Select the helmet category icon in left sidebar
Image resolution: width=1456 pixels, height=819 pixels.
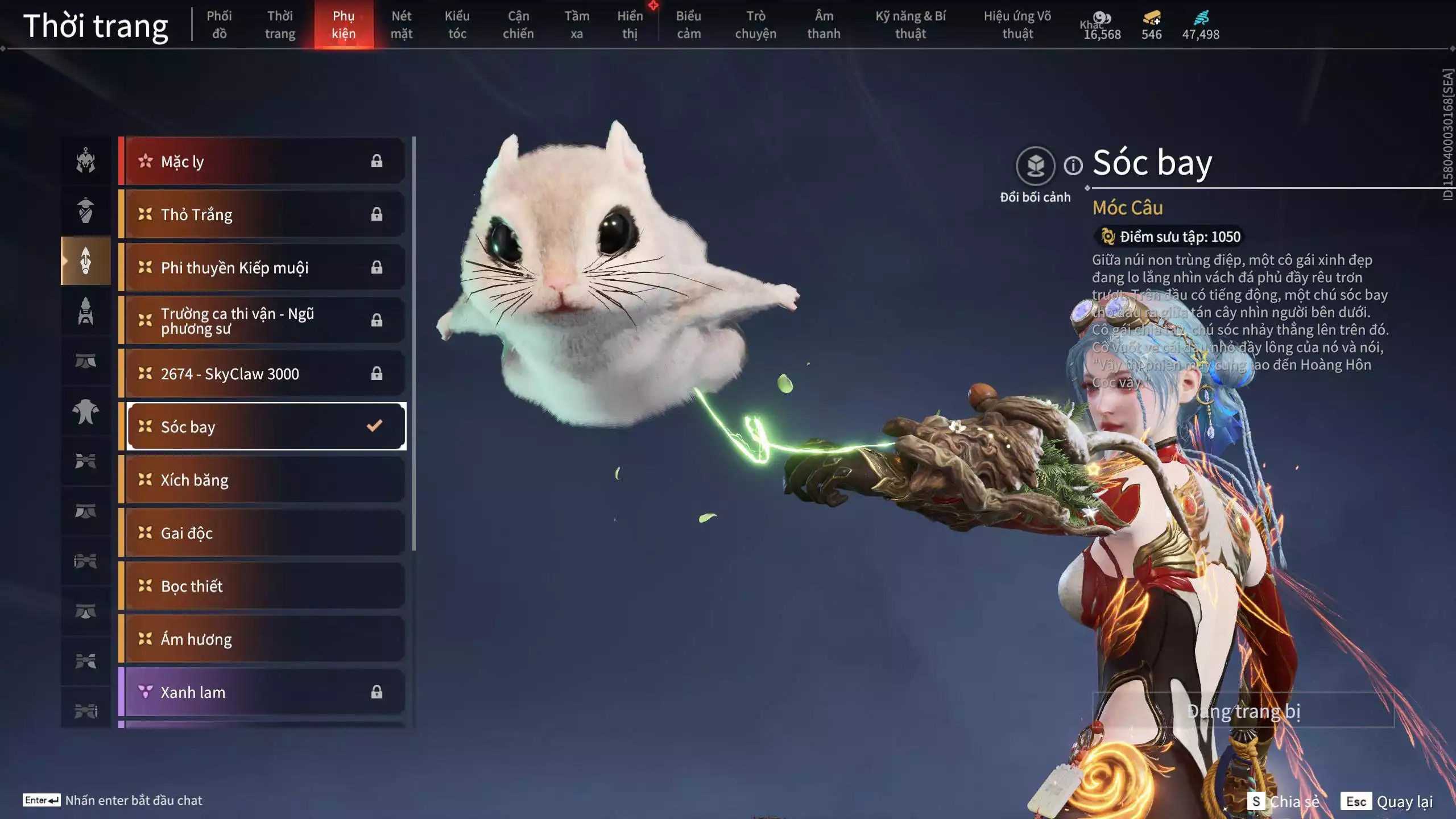tap(86, 161)
